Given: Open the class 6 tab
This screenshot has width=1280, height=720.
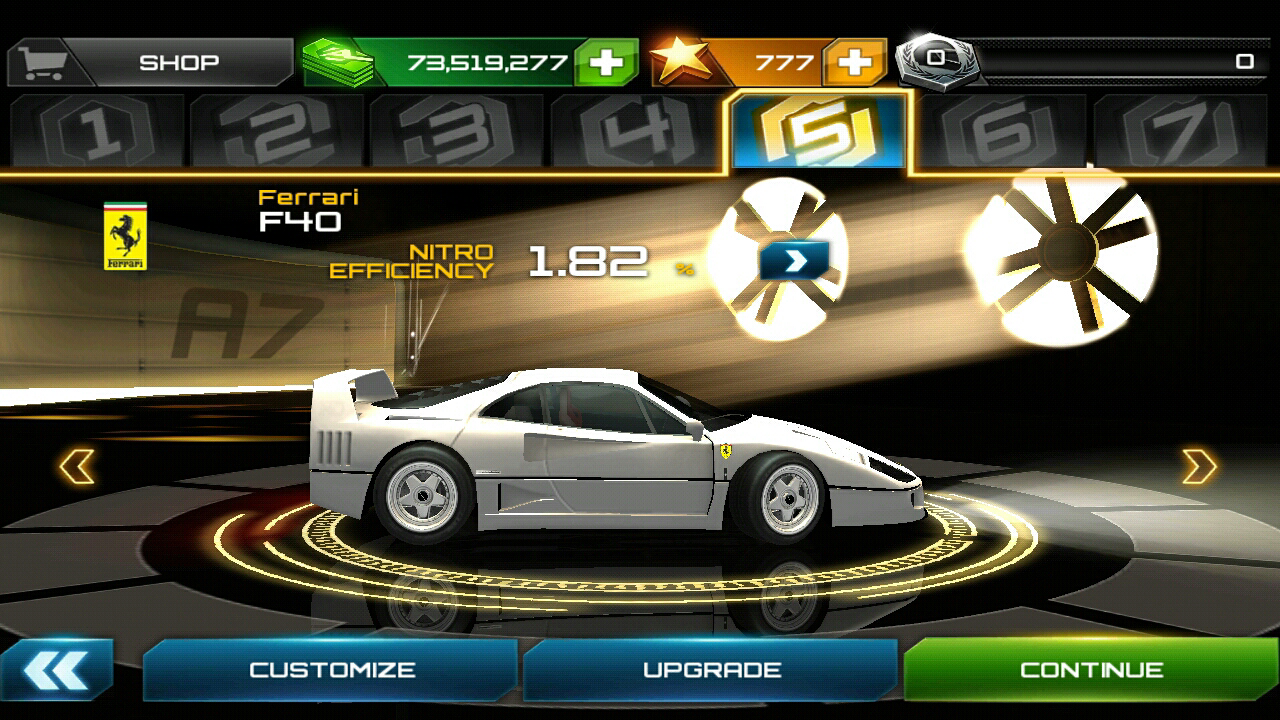Looking at the screenshot, I should click(x=1000, y=131).
